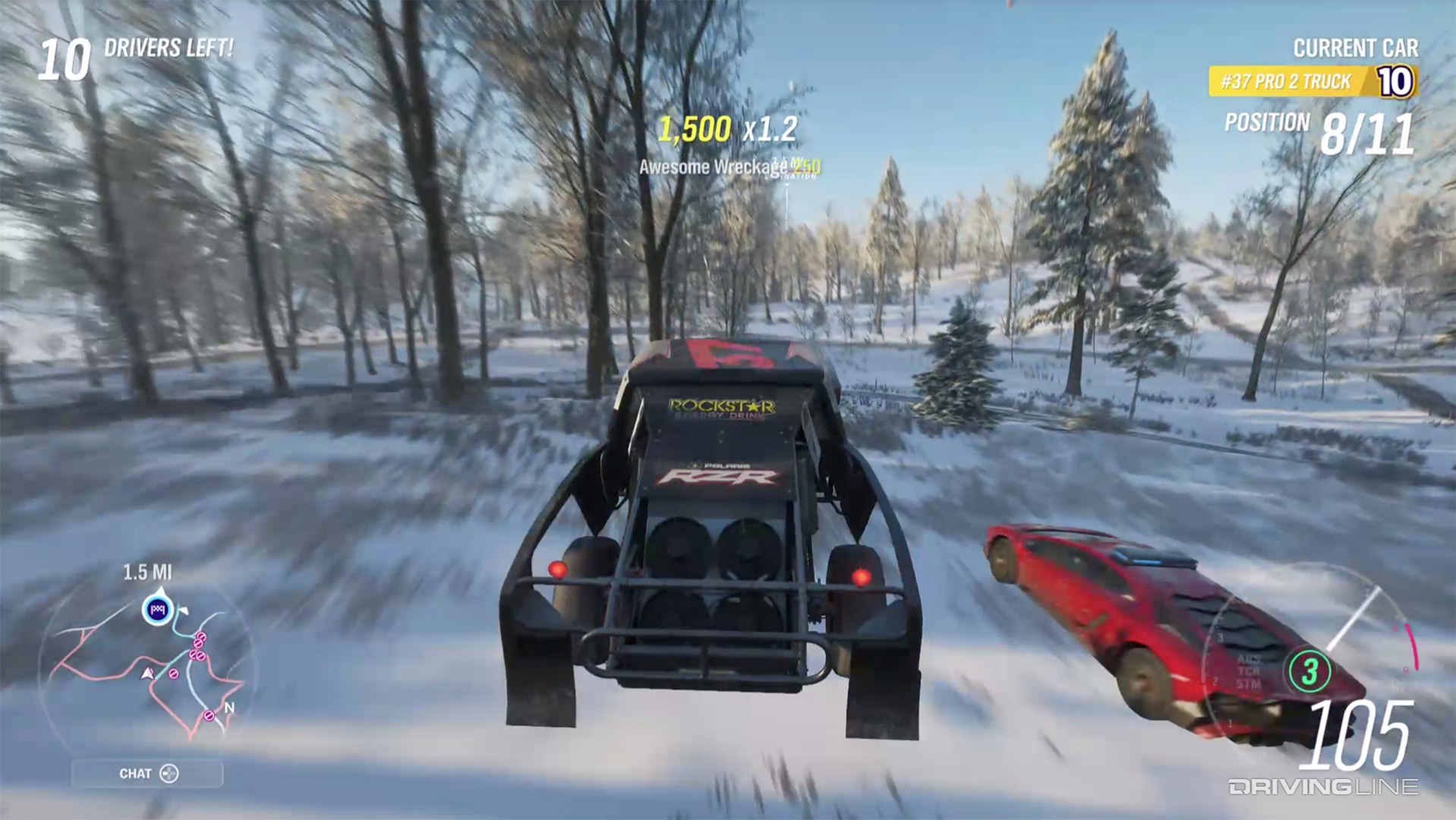1456x820 pixels.
Task: Toggle the N compass indicator on the minimap
Action: pos(228,708)
